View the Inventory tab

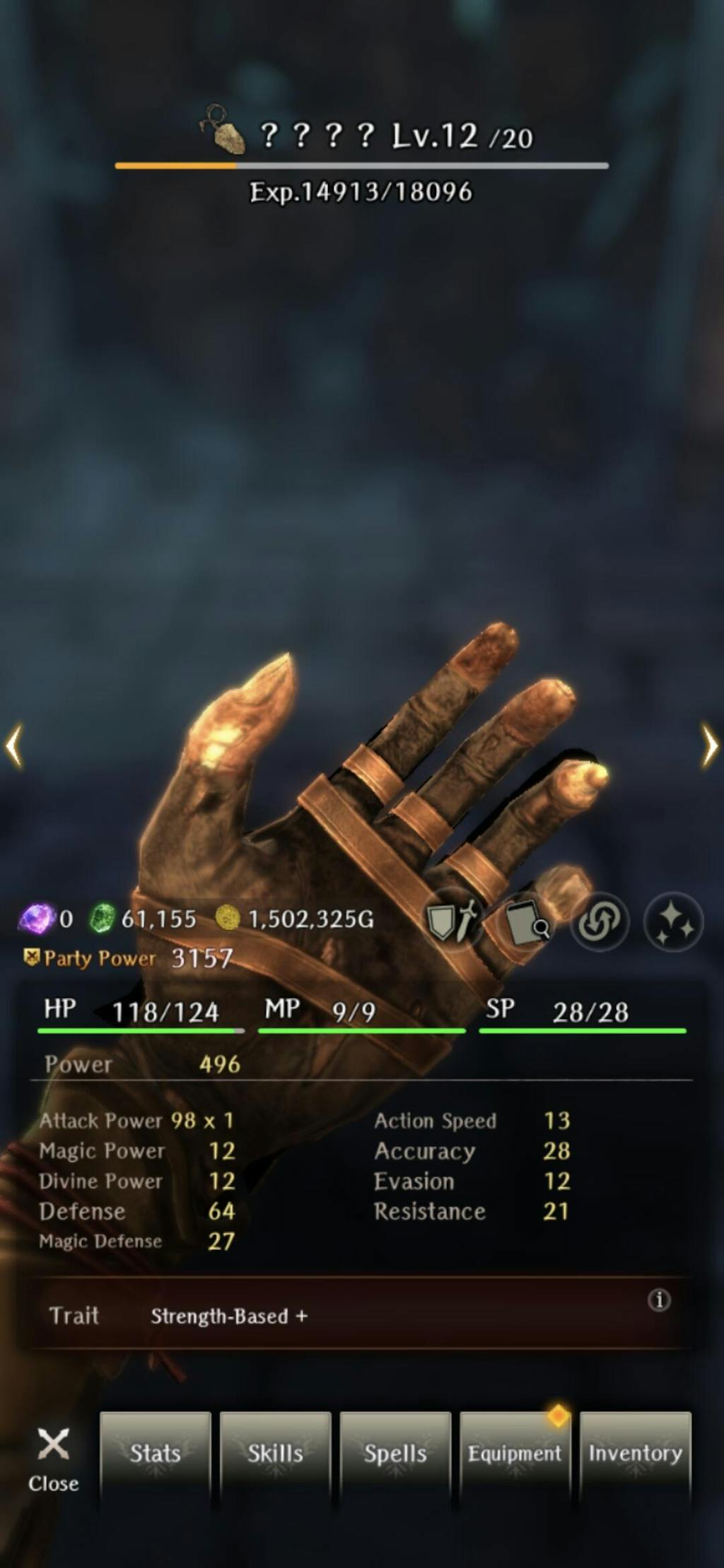click(635, 1453)
